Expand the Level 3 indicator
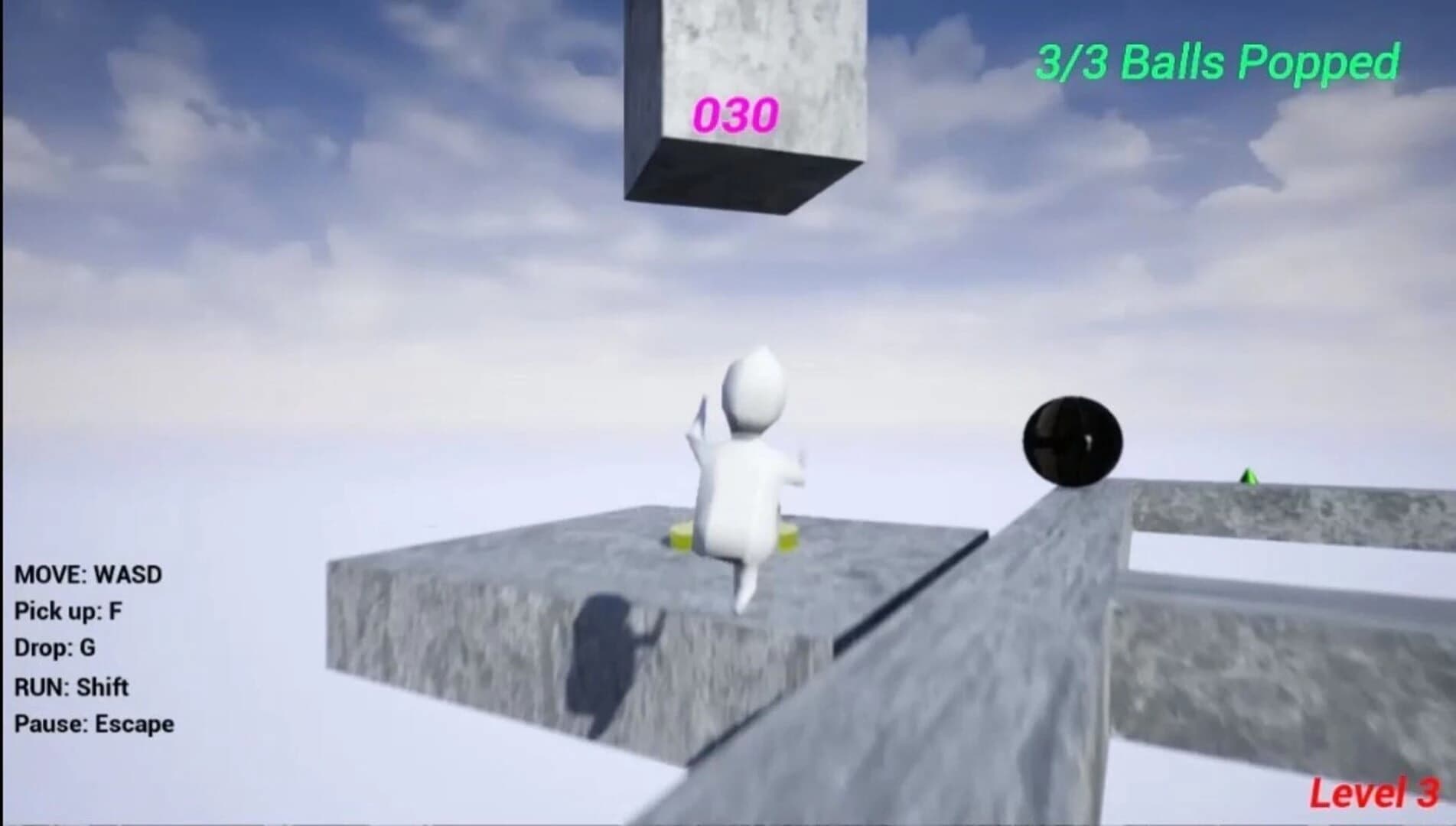 click(x=1377, y=792)
